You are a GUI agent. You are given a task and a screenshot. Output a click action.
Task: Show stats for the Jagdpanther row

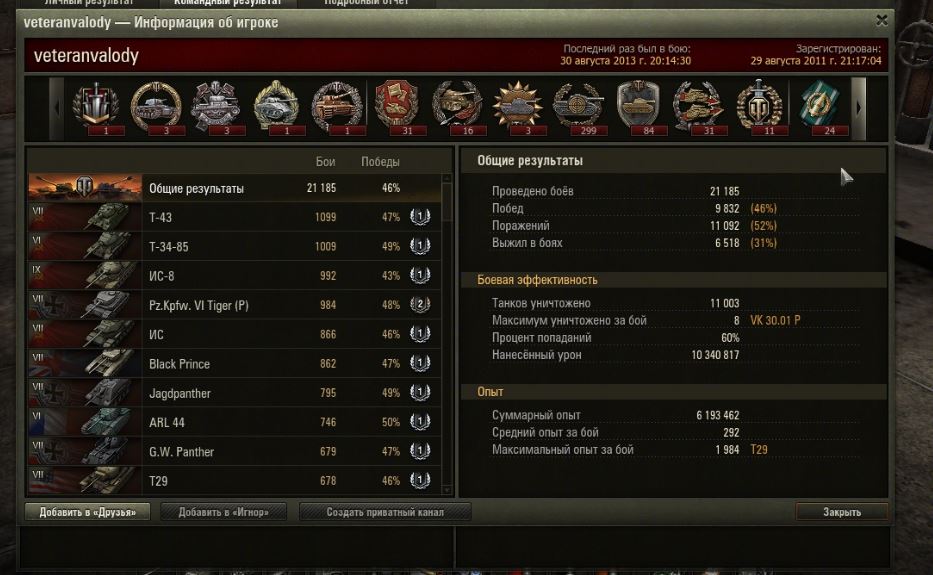pos(234,393)
